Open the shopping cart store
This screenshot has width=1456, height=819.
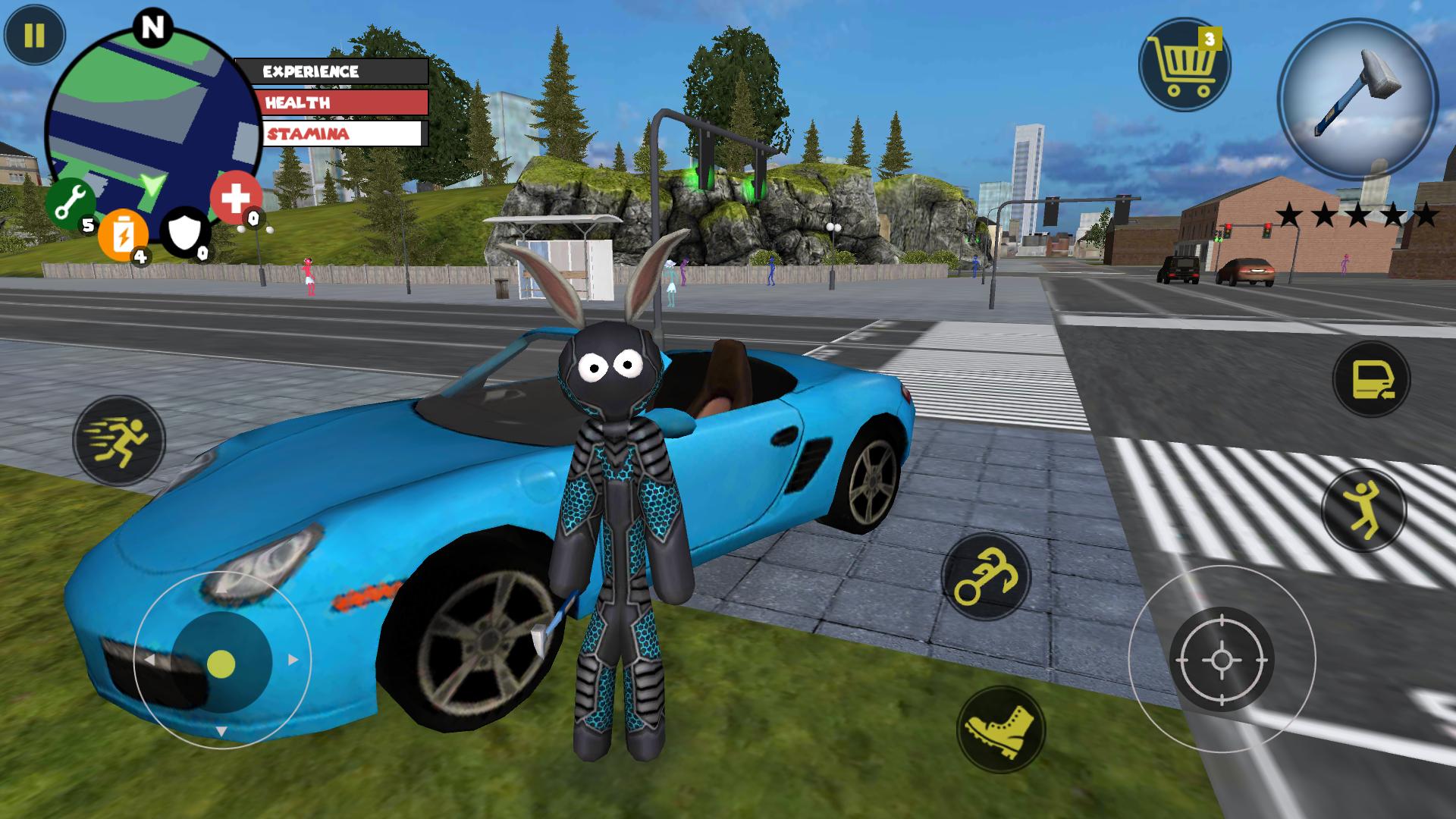tap(1184, 64)
